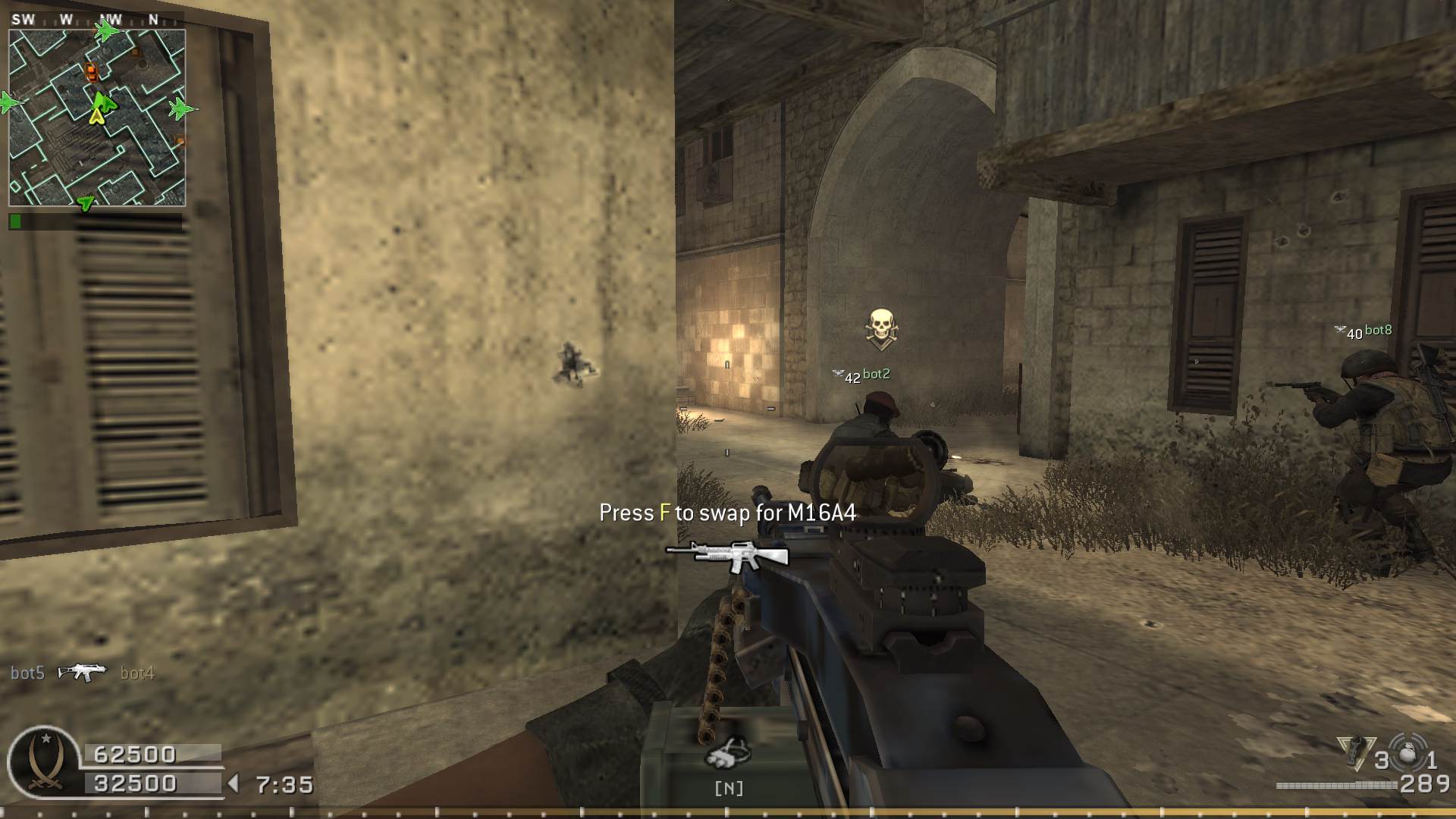Click the bot8 player name tag
1456x819 pixels.
pos(1378,331)
